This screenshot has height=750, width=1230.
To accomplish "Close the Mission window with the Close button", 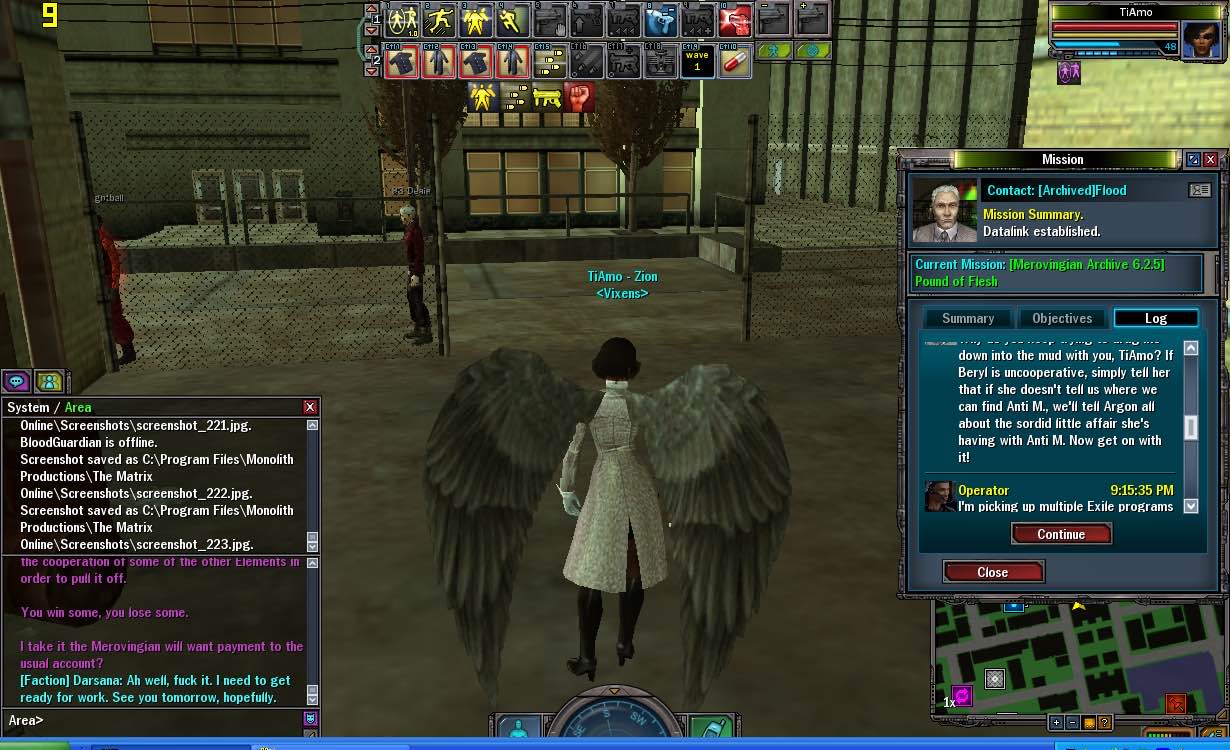I will (993, 572).
